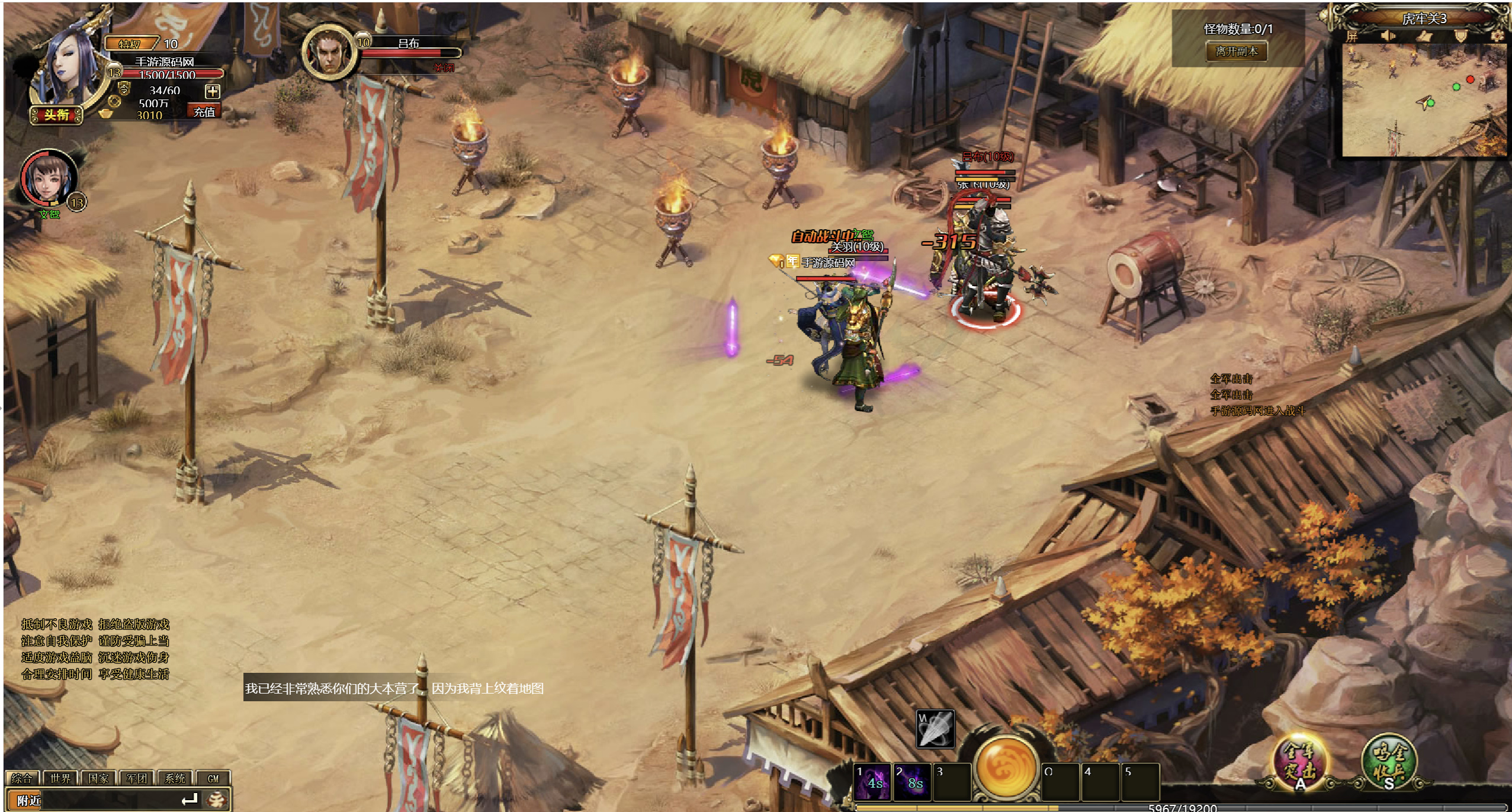
Task: Open the 国家 chat tab
Action: click(x=98, y=778)
